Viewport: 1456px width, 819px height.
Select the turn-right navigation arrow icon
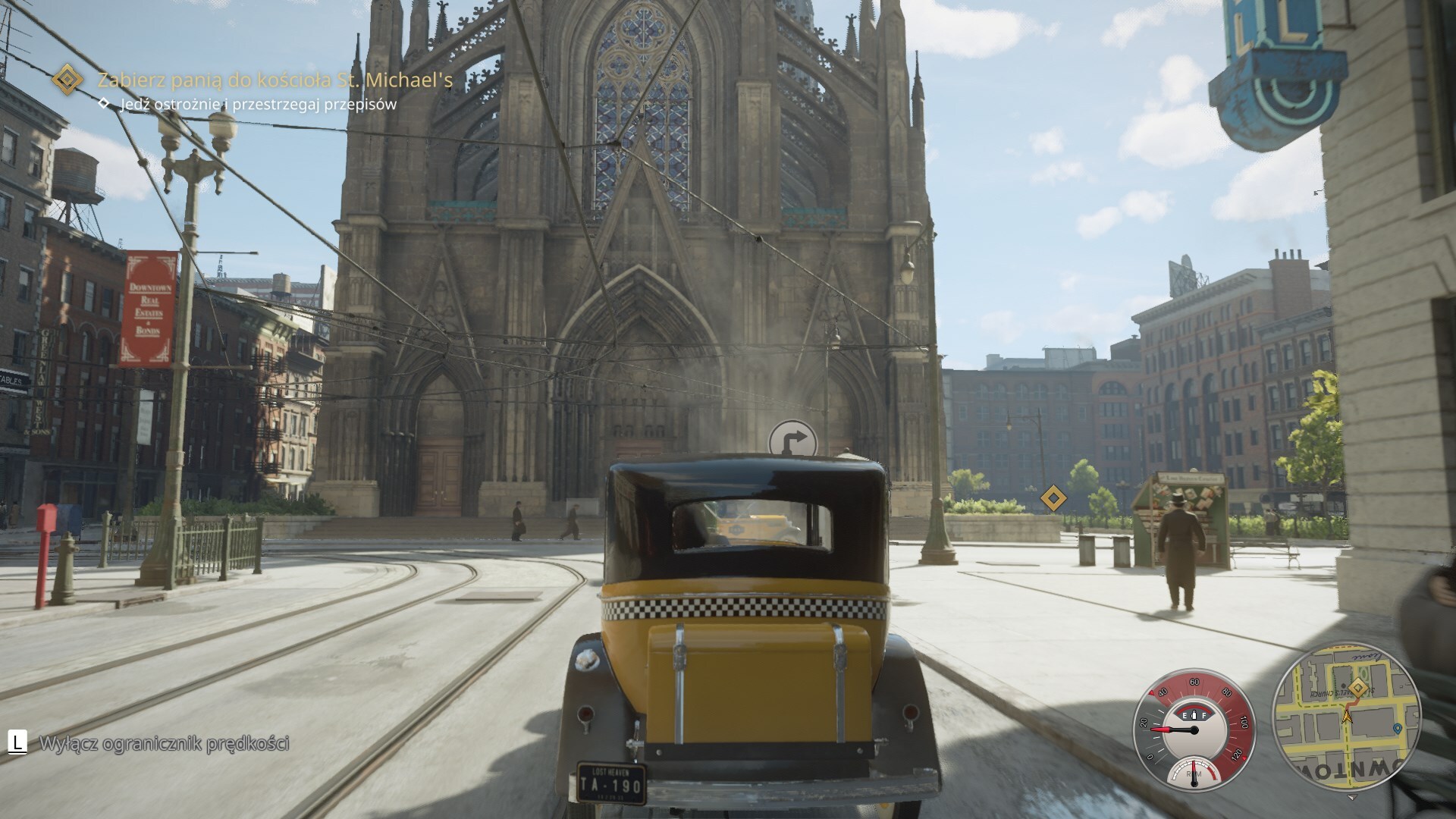pos(792,441)
